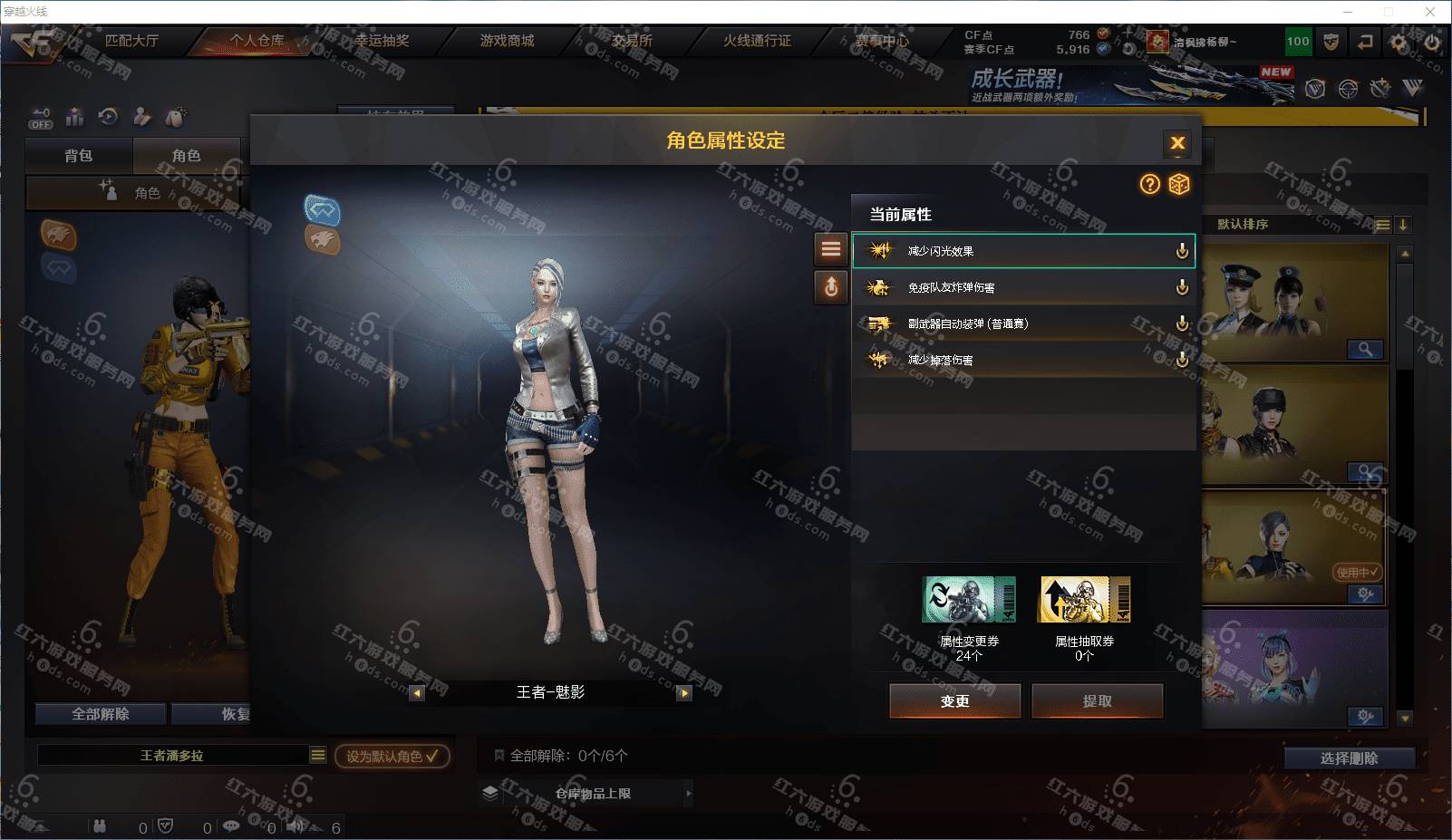Close the 角色属性设定 dialog
The image size is (1452, 840).
click(1177, 142)
